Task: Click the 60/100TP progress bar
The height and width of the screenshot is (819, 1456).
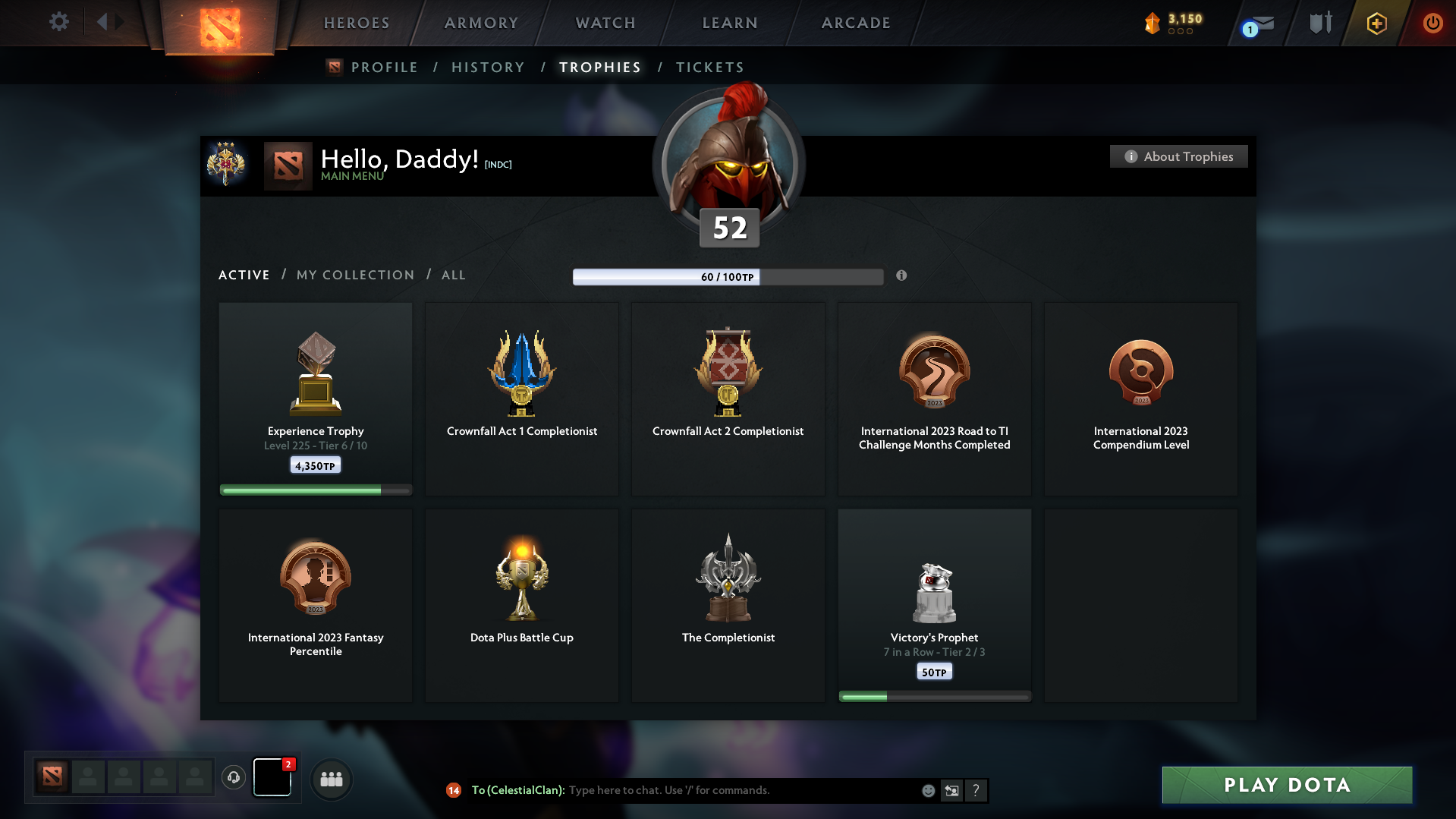Action: pyautogui.click(x=728, y=276)
